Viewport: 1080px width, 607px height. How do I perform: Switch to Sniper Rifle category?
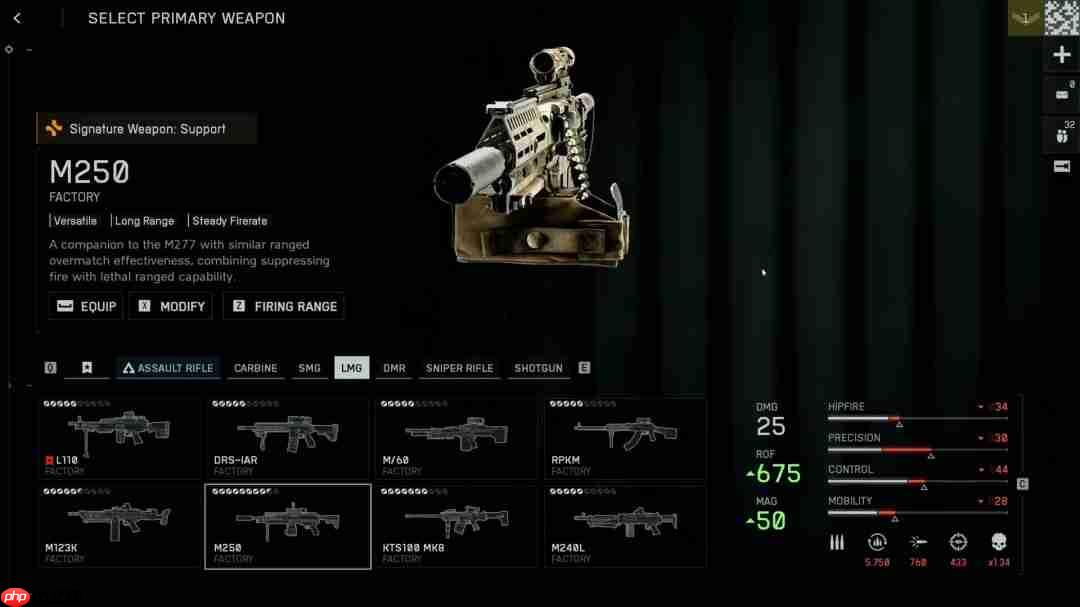click(x=459, y=368)
